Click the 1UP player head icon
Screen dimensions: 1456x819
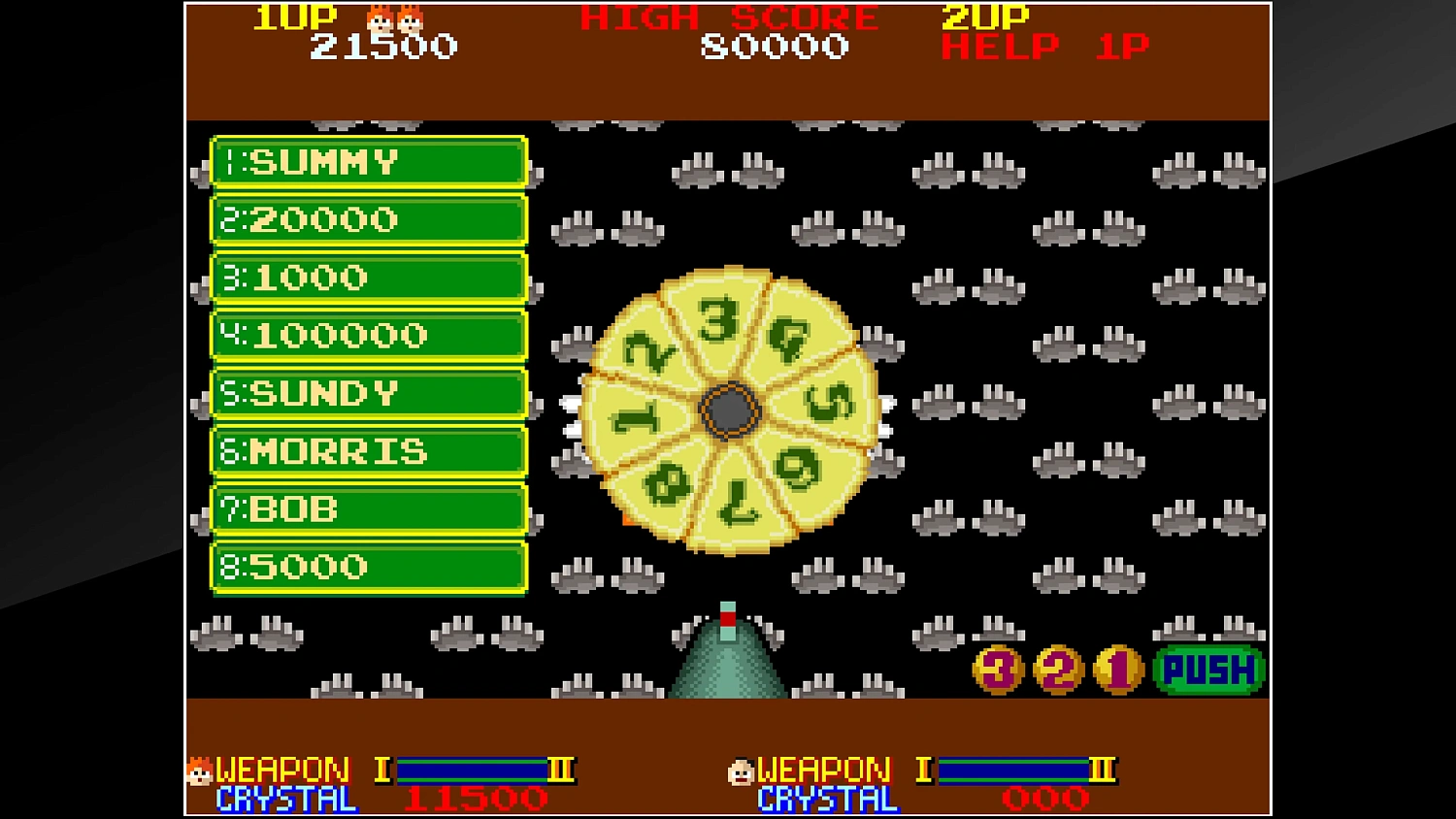(394, 17)
